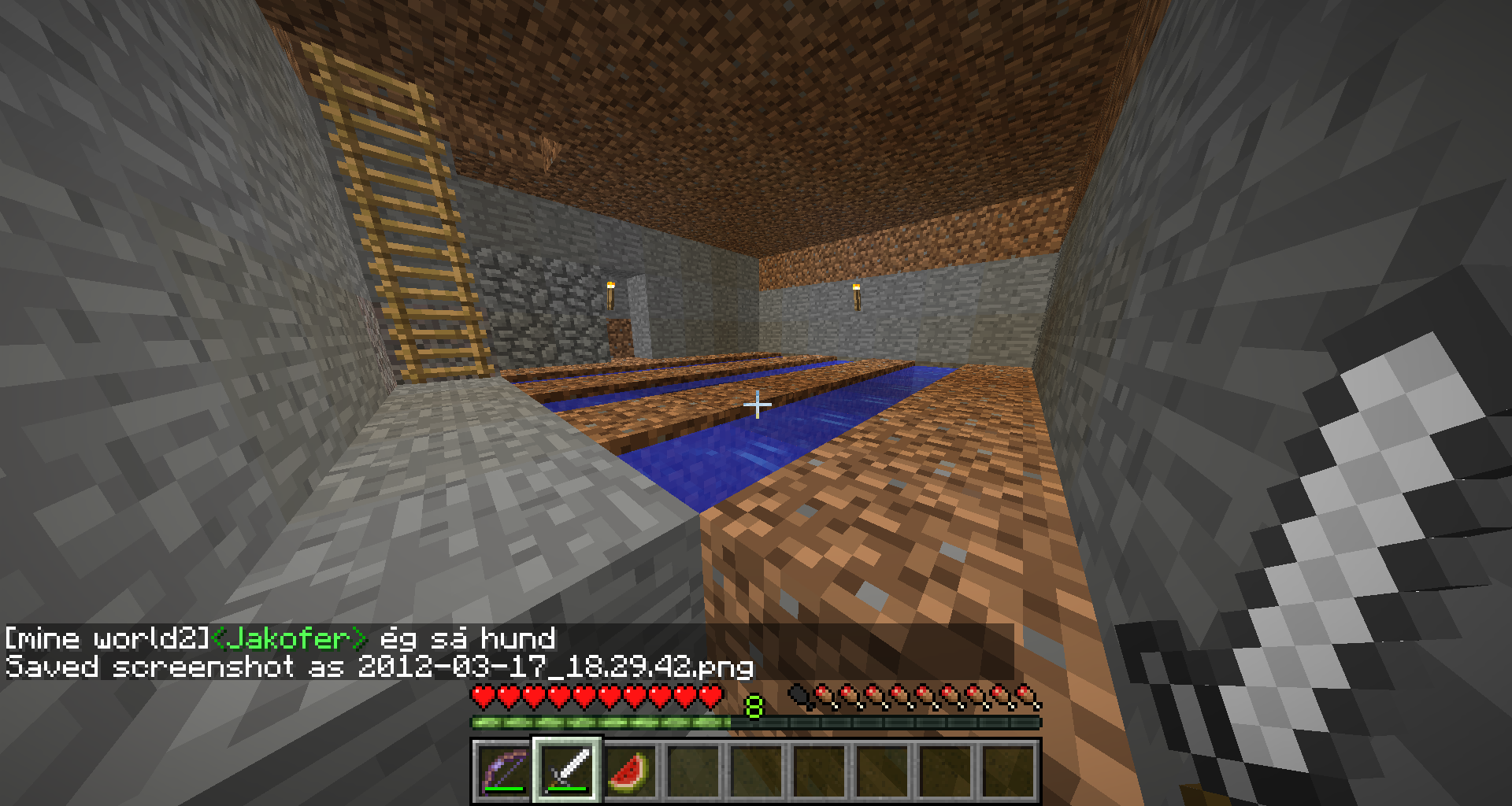1512x806 pixels.
Task: Pick the melon slice hotbar slot
Action: coord(630,770)
